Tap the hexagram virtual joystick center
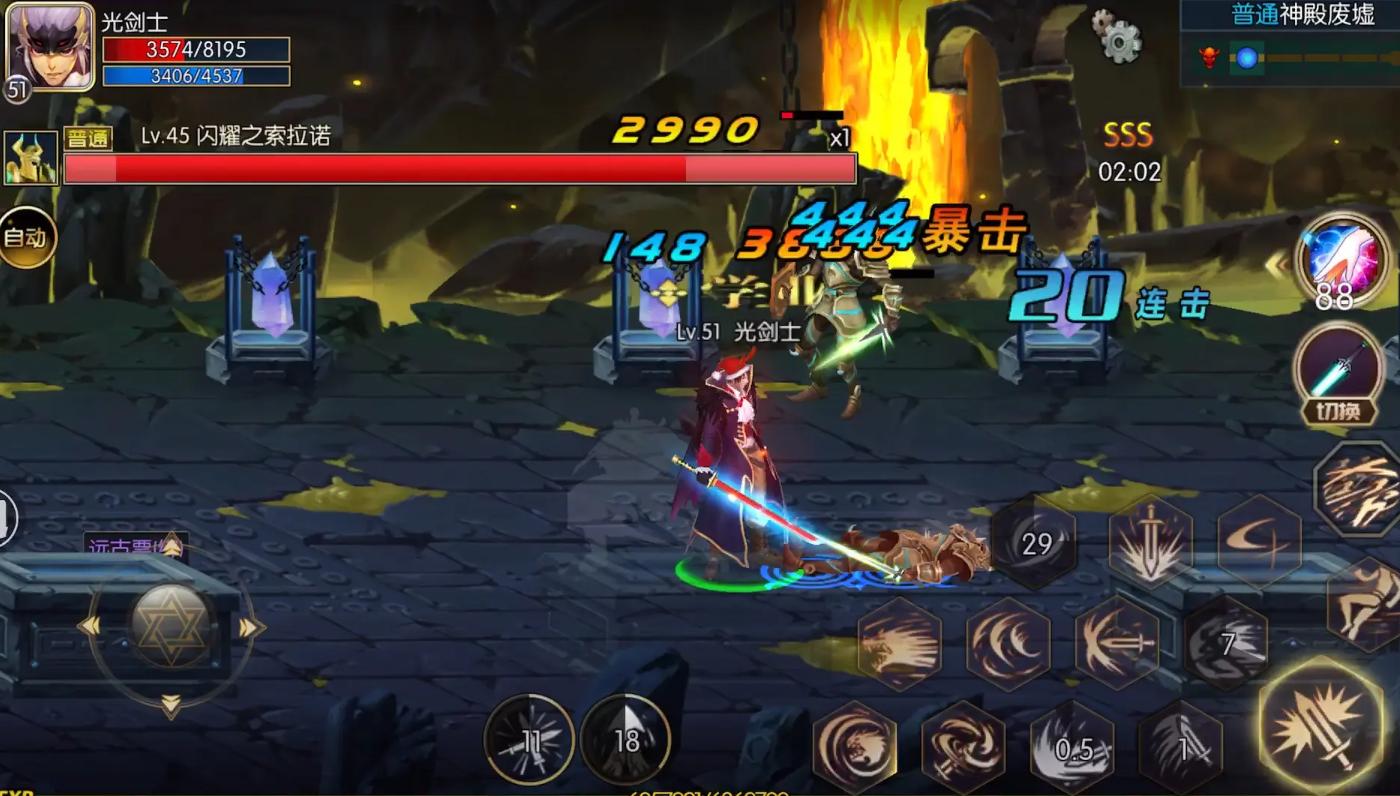1400x796 pixels. tap(170, 625)
